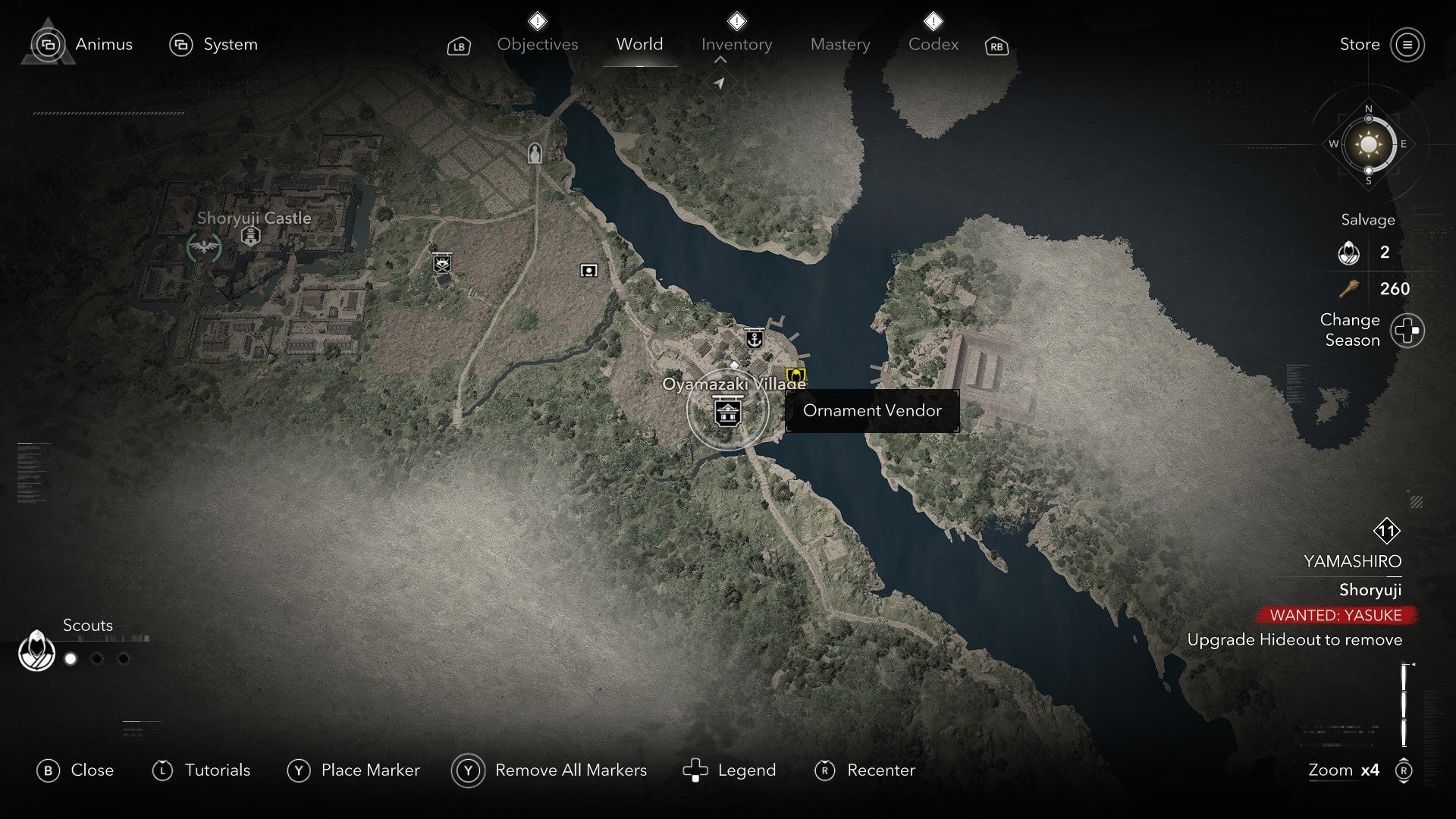Viewport: 1456px width, 819px height.
Task: Open the Store icon top right
Action: point(1409,44)
